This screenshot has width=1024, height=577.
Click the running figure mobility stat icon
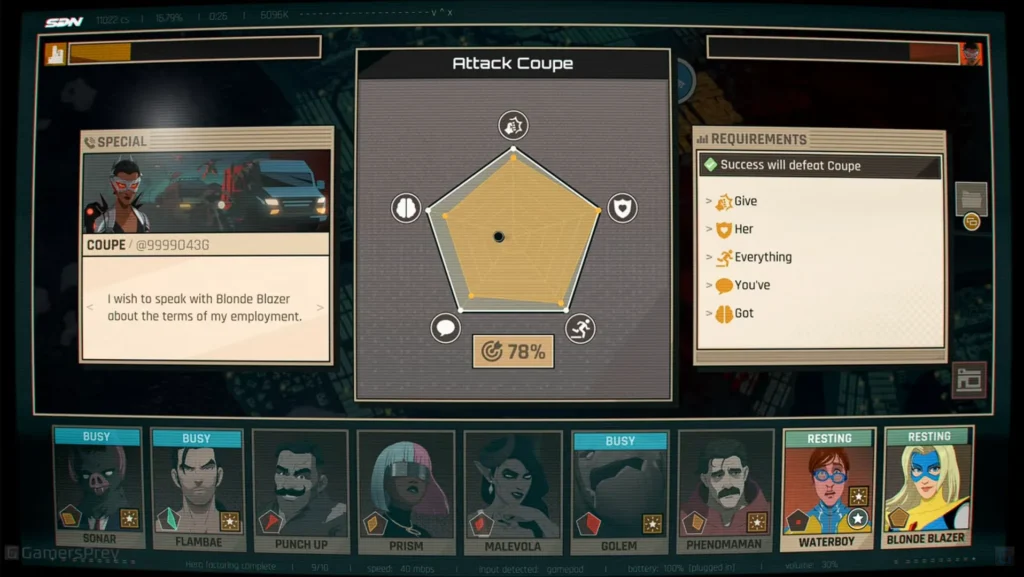click(x=580, y=328)
